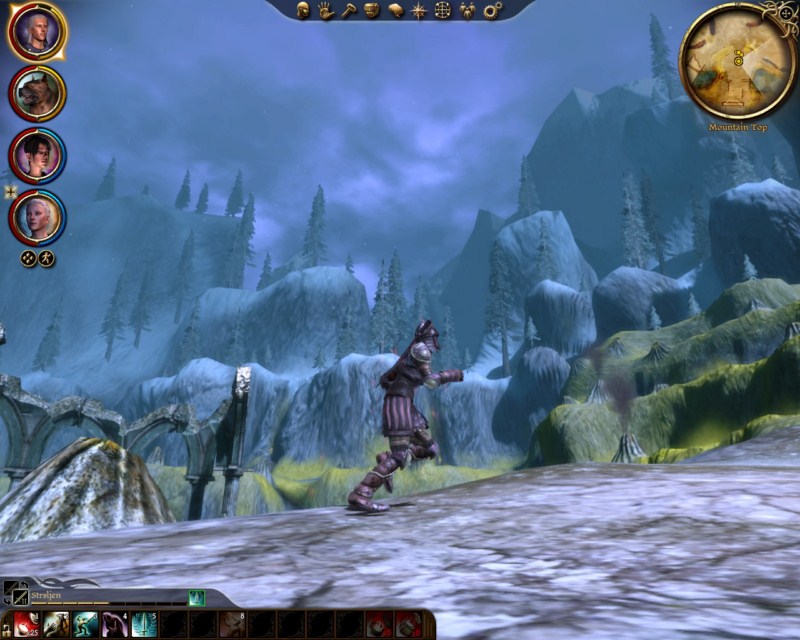The height and width of the screenshot is (640, 800).
Task: Select the dark-haired mage party portrait
Action: tap(37, 155)
